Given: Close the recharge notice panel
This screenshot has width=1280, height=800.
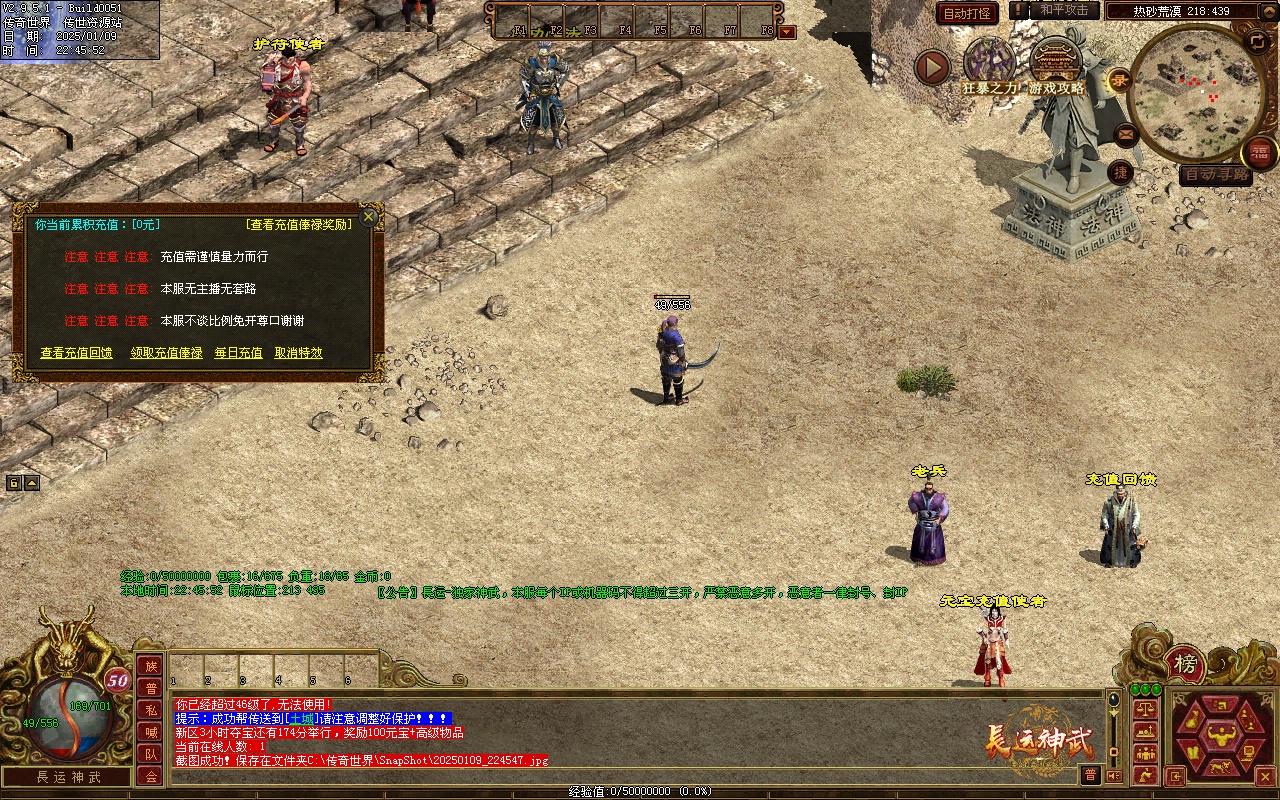Looking at the screenshot, I should pyautogui.click(x=369, y=217).
